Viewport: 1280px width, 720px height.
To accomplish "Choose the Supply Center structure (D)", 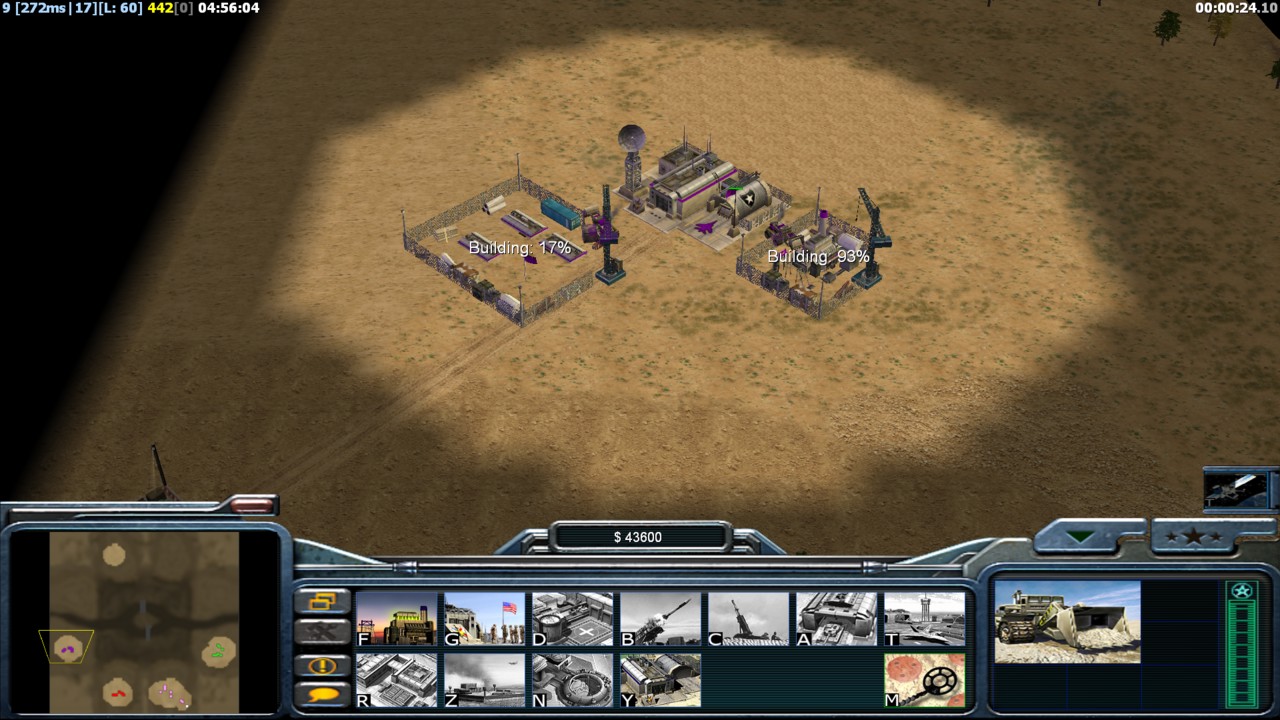I will coord(573,619).
